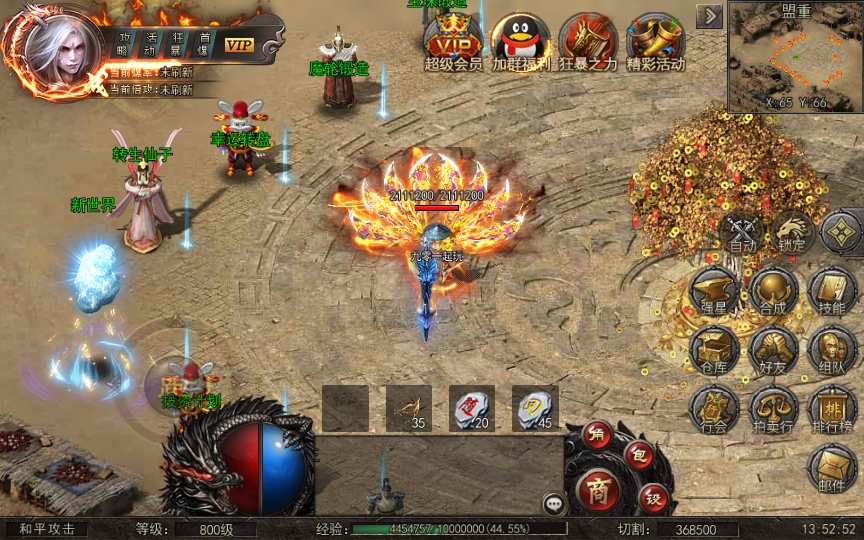
Task: Open the 超级会员 VIP menu
Action: 452,40
